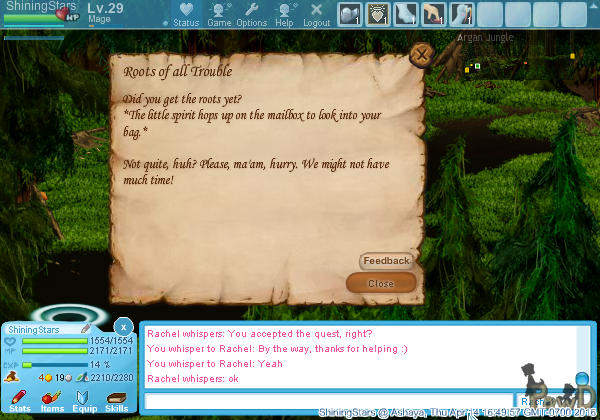Open the Status menu
The height and width of the screenshot is (420, 600).
coord(185,14)
